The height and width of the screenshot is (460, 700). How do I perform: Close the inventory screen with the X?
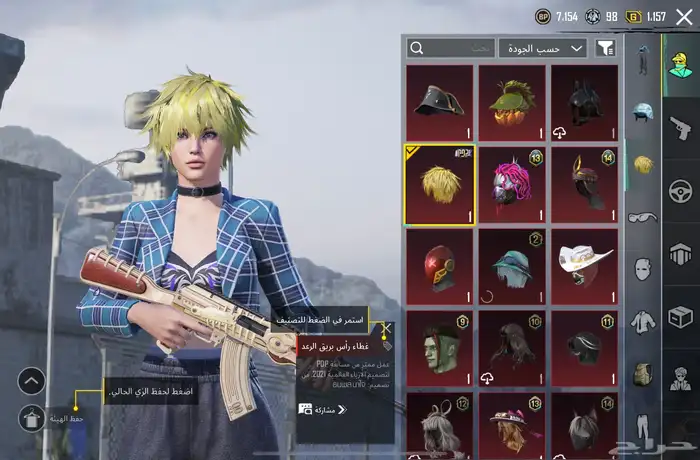(683, 17)
